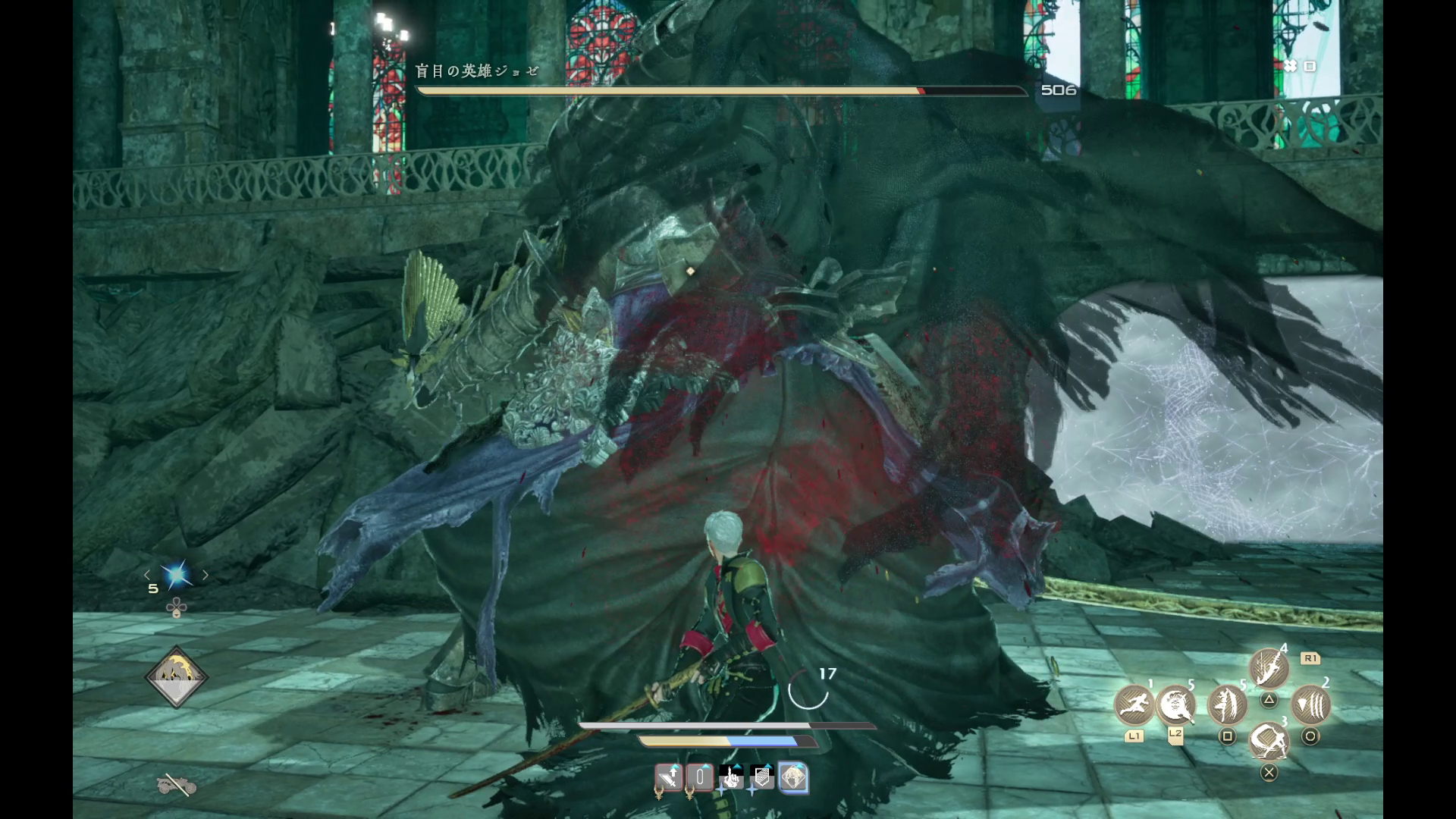This screenshot has height=819, width=1456.
Task: Switch quick item with right arrow
Action: pyautogui.click(x=206, y=576)
